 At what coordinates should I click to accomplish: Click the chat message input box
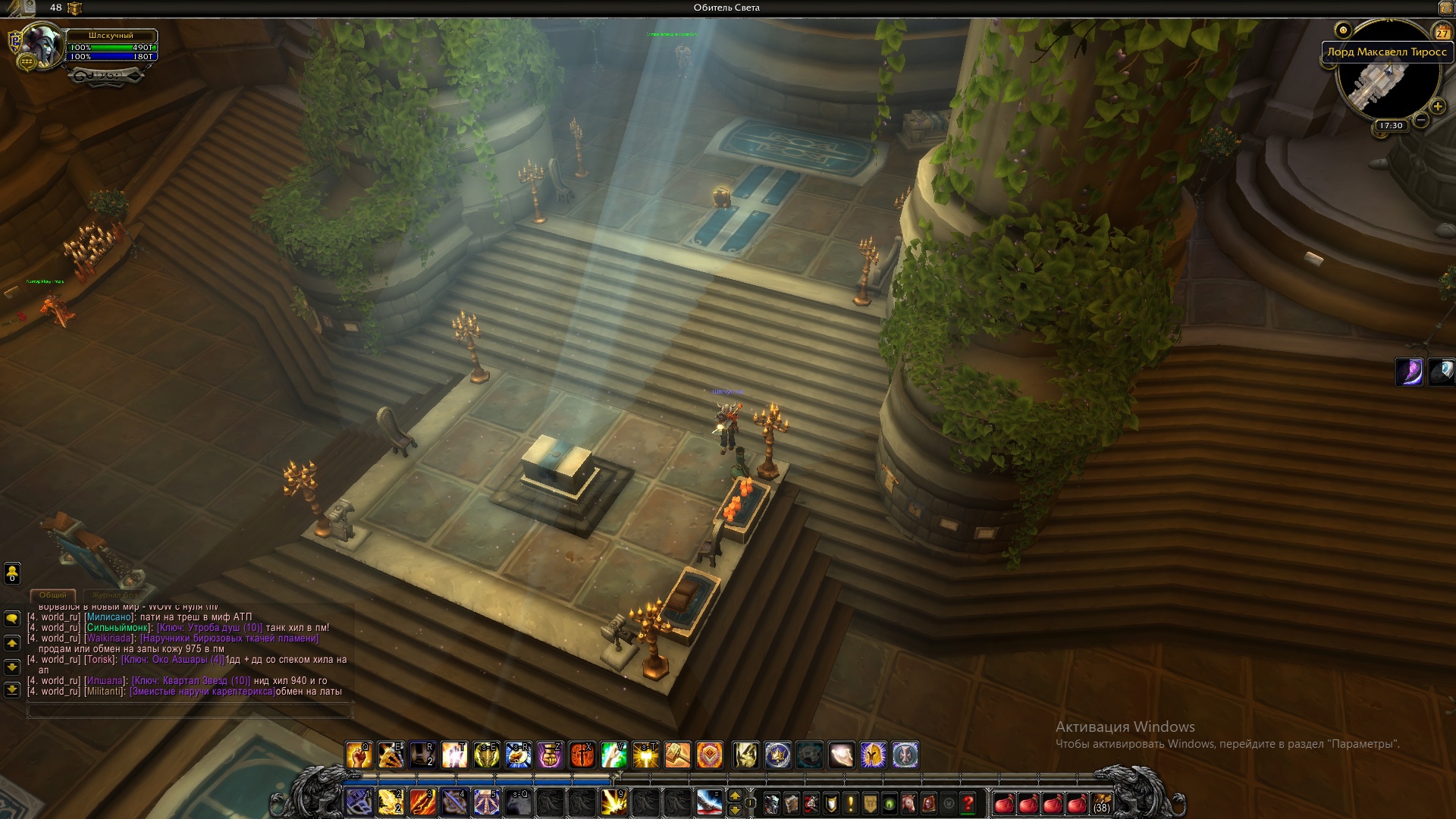(190, 711)
